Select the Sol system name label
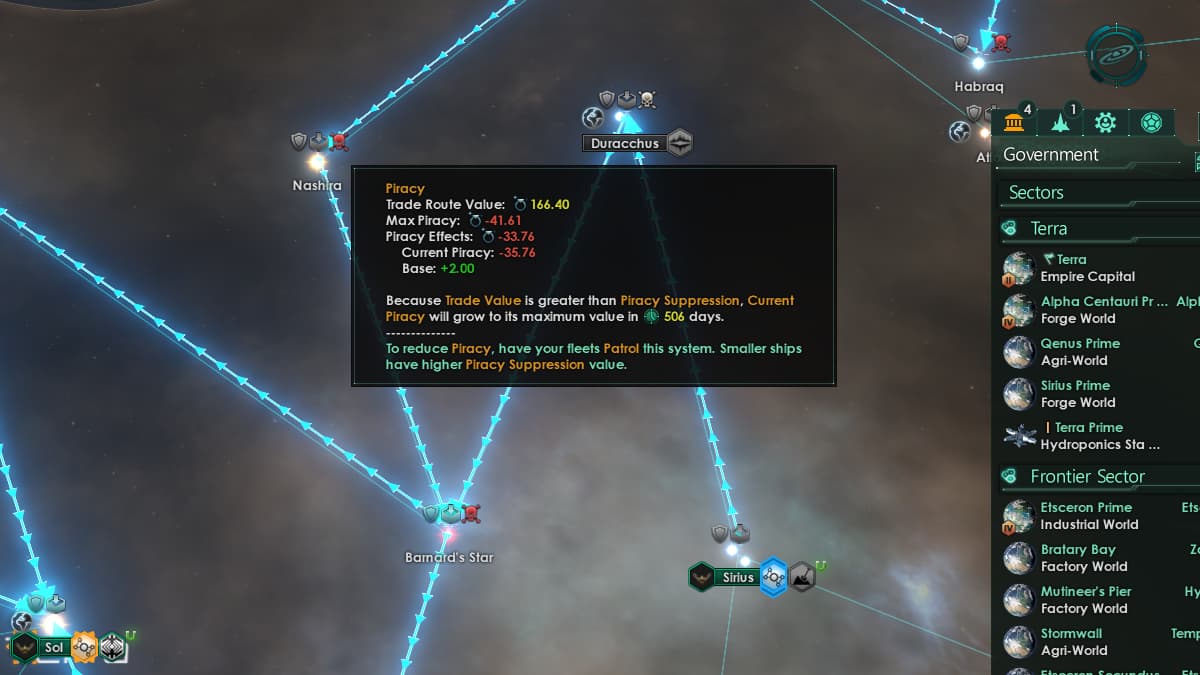Image resolution: width=1200 pixels, height=675 pixels. click(x=53, y=648)
